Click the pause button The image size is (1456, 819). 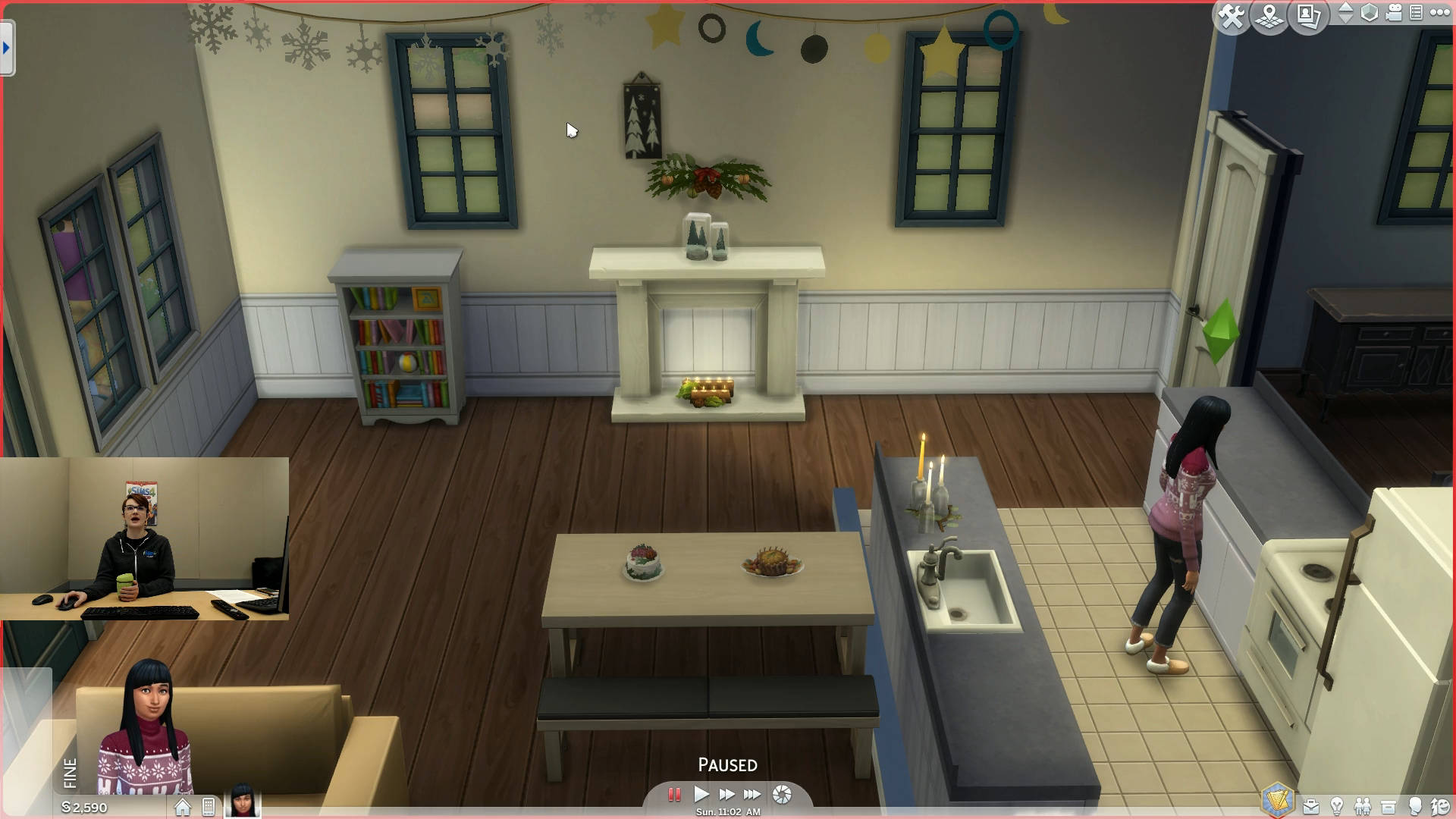pos(673,795)
